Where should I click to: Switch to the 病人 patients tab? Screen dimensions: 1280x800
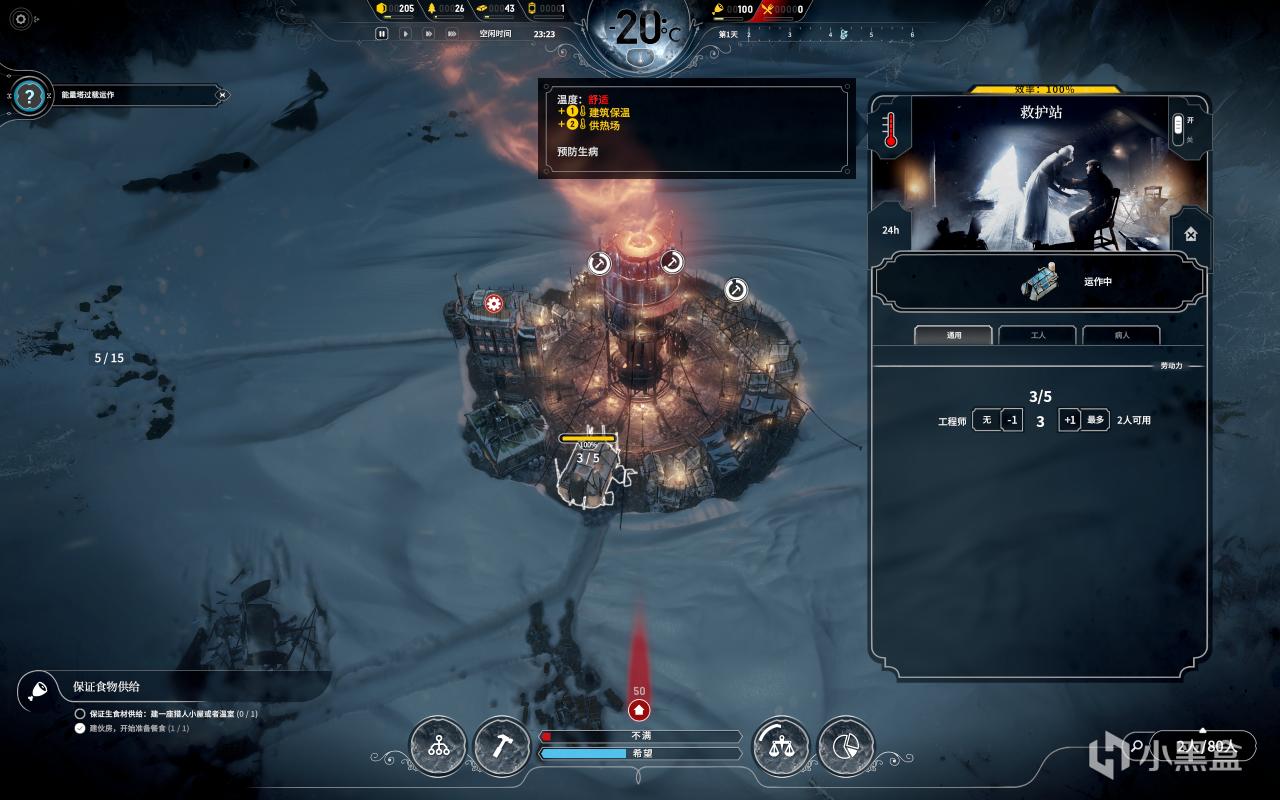(x=1121, y=335)
